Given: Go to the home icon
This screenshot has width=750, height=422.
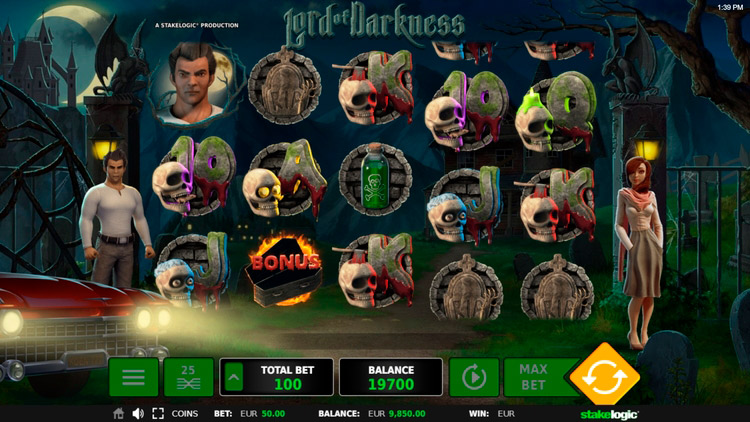Looking at the screenshot, I should tap(119, 413).
